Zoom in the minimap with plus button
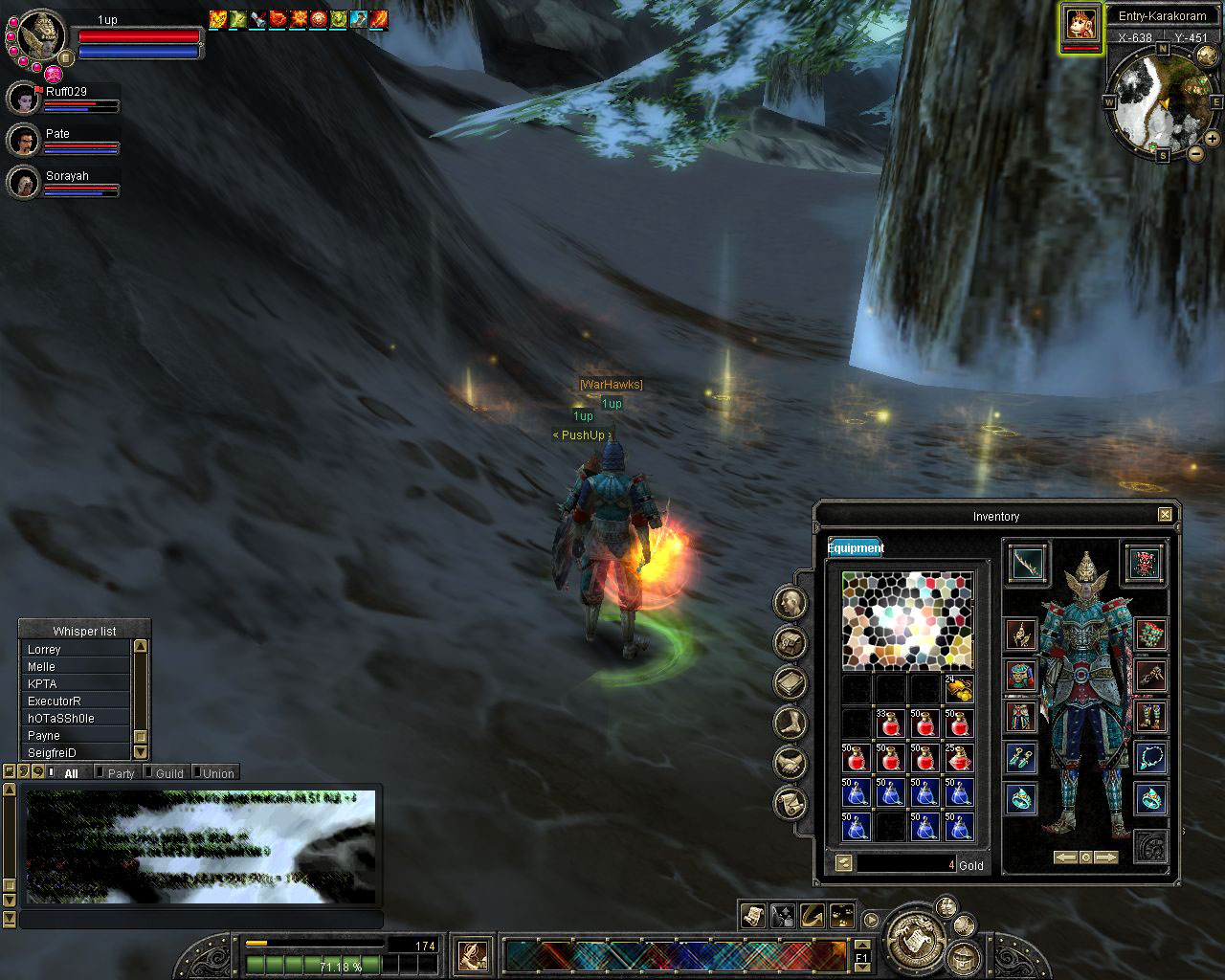 [1212, 139]
